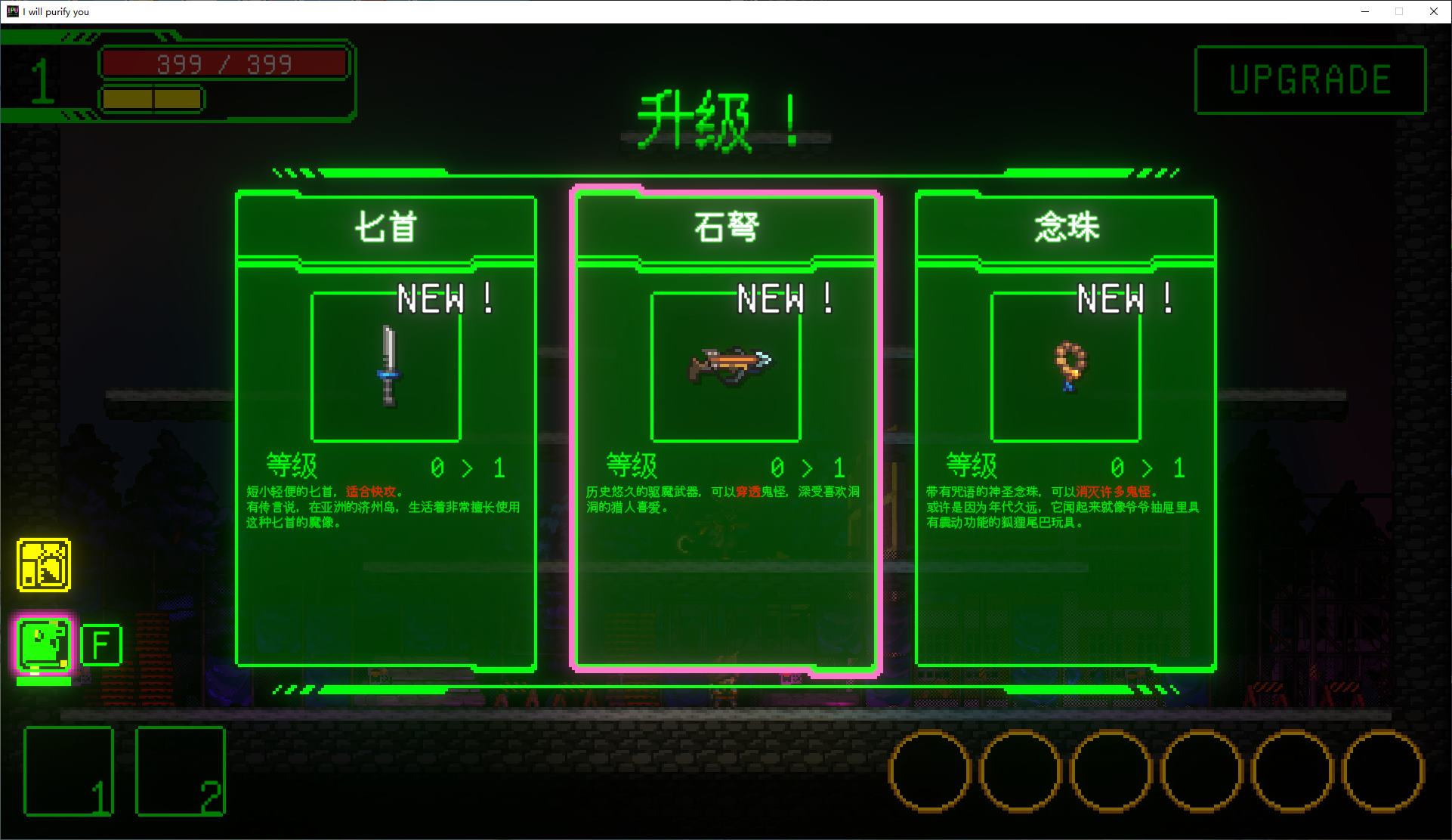Open the yellow snapshot panel icon

(43, 562)
